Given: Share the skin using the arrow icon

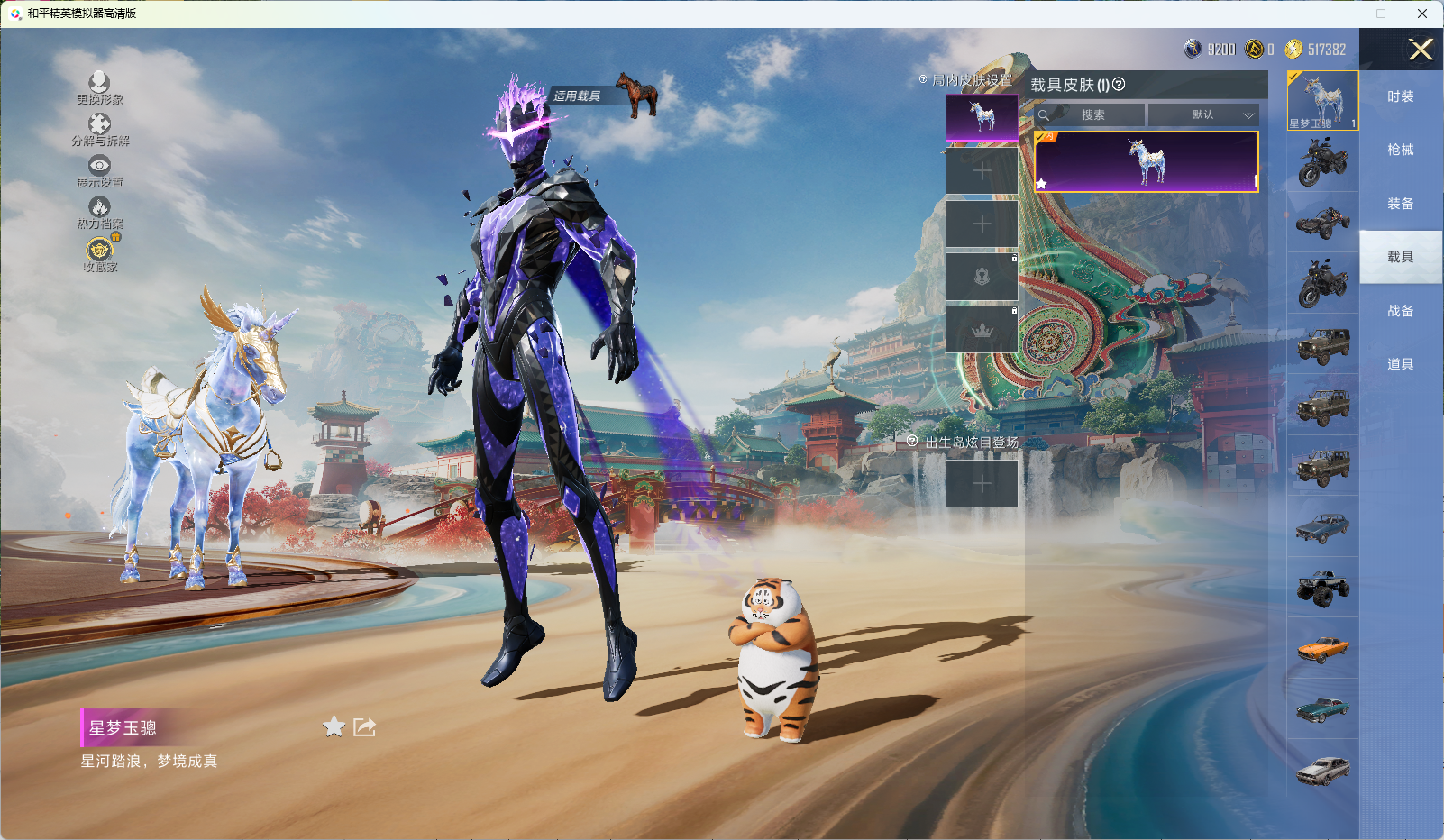Looking at the screenshot, I should pyautogui.click(x=364, y=726).
